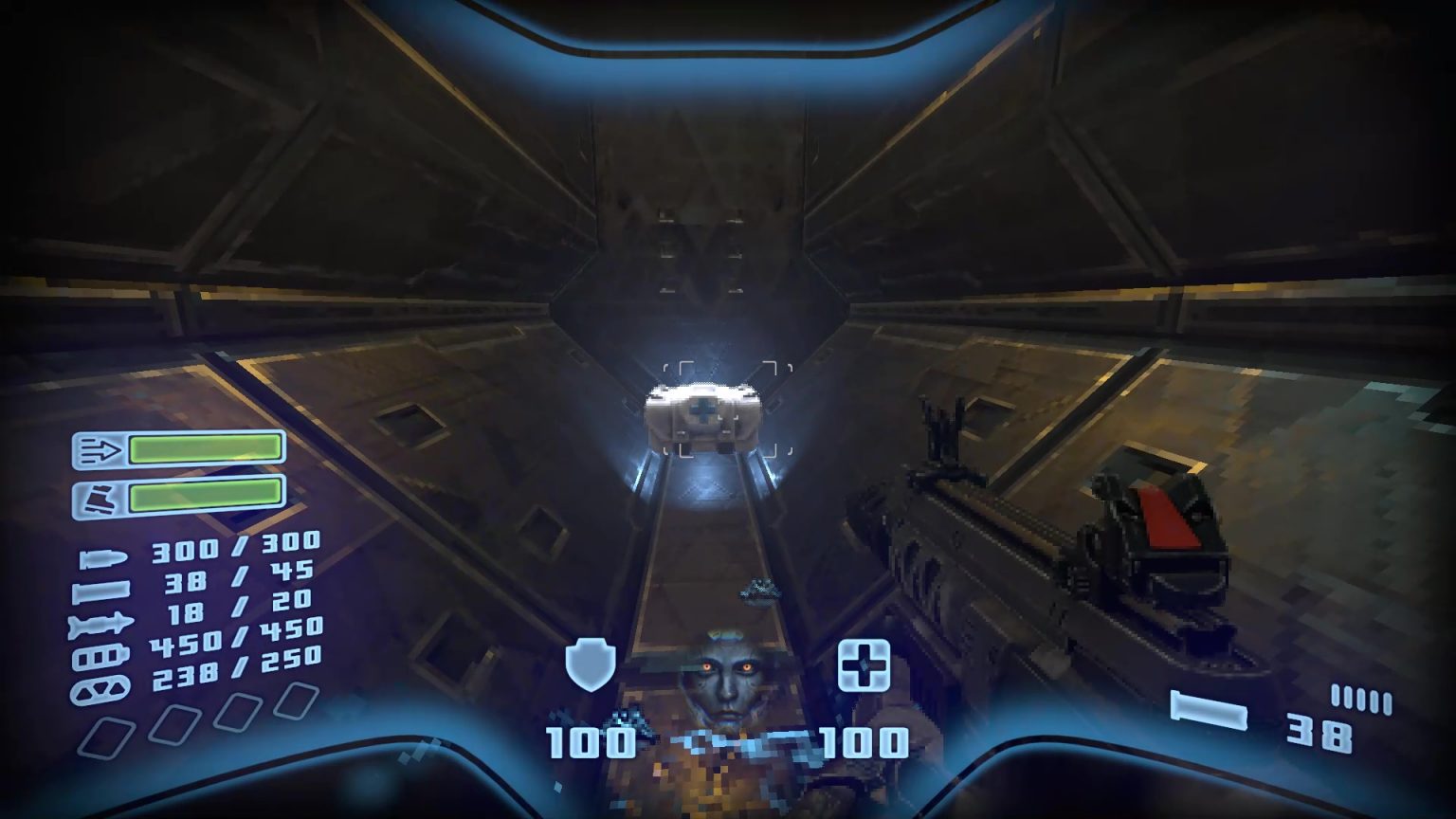Image resolution: width=1456 pixels, height=819 pixels.
Task: Open the second diagonal inventory slot
Action: tap(176, 723)
